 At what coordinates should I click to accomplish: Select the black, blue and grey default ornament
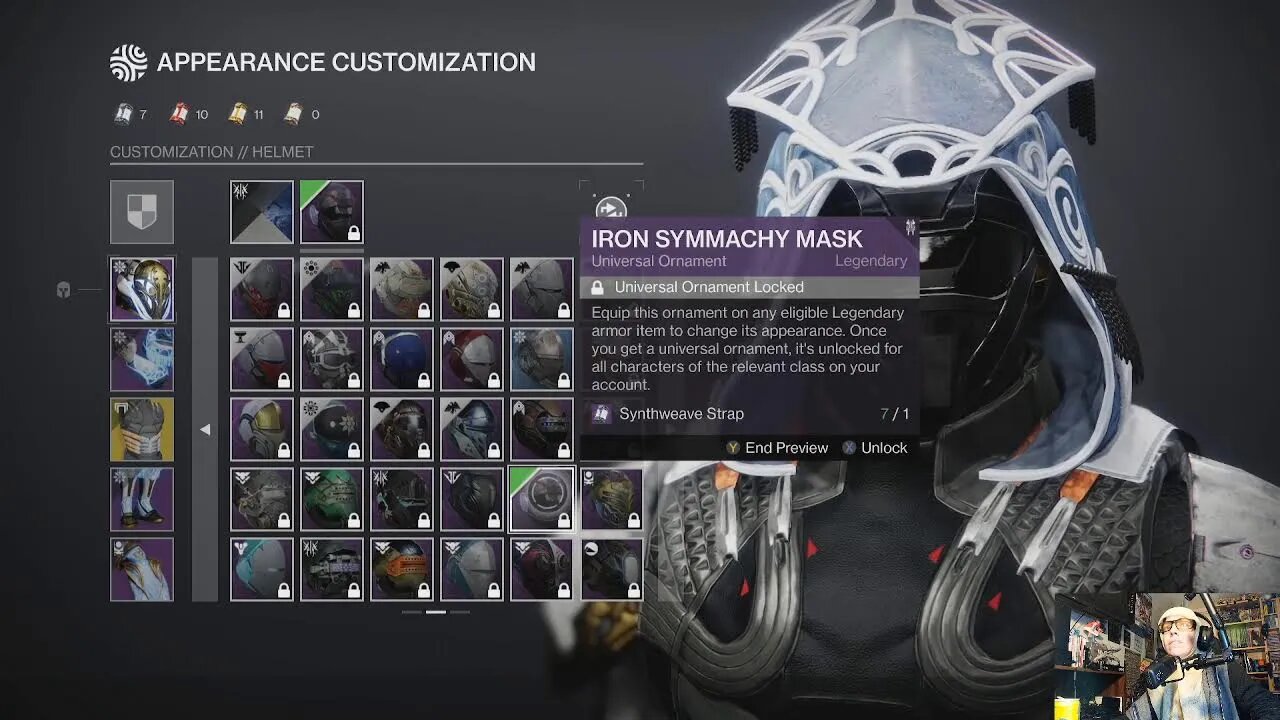point(262,212)
